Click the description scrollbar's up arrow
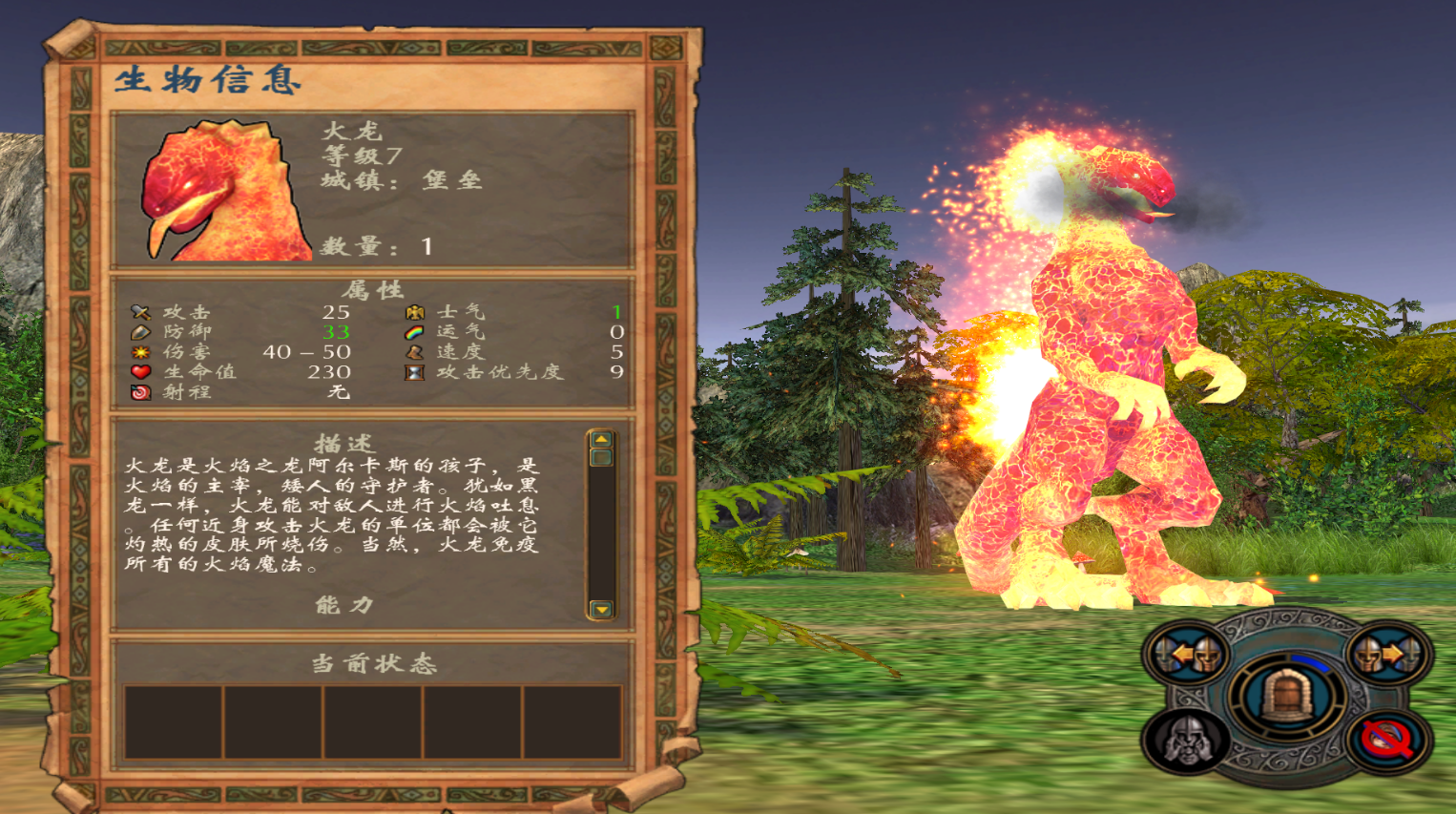This screenshot has height=814, width=1456. pyautogui.click(x=601, y=440)
